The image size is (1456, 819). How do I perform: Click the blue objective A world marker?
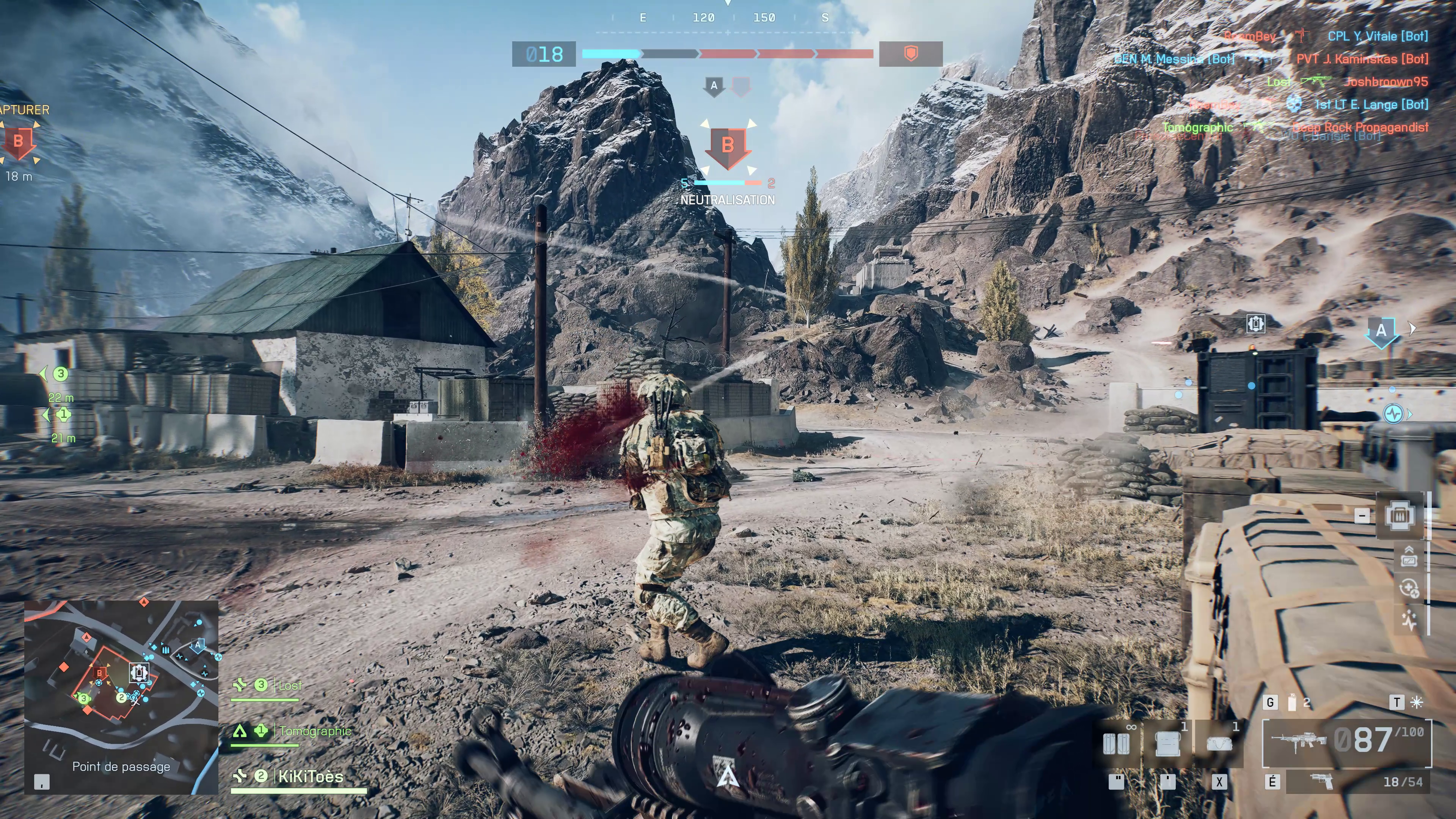1381,331
